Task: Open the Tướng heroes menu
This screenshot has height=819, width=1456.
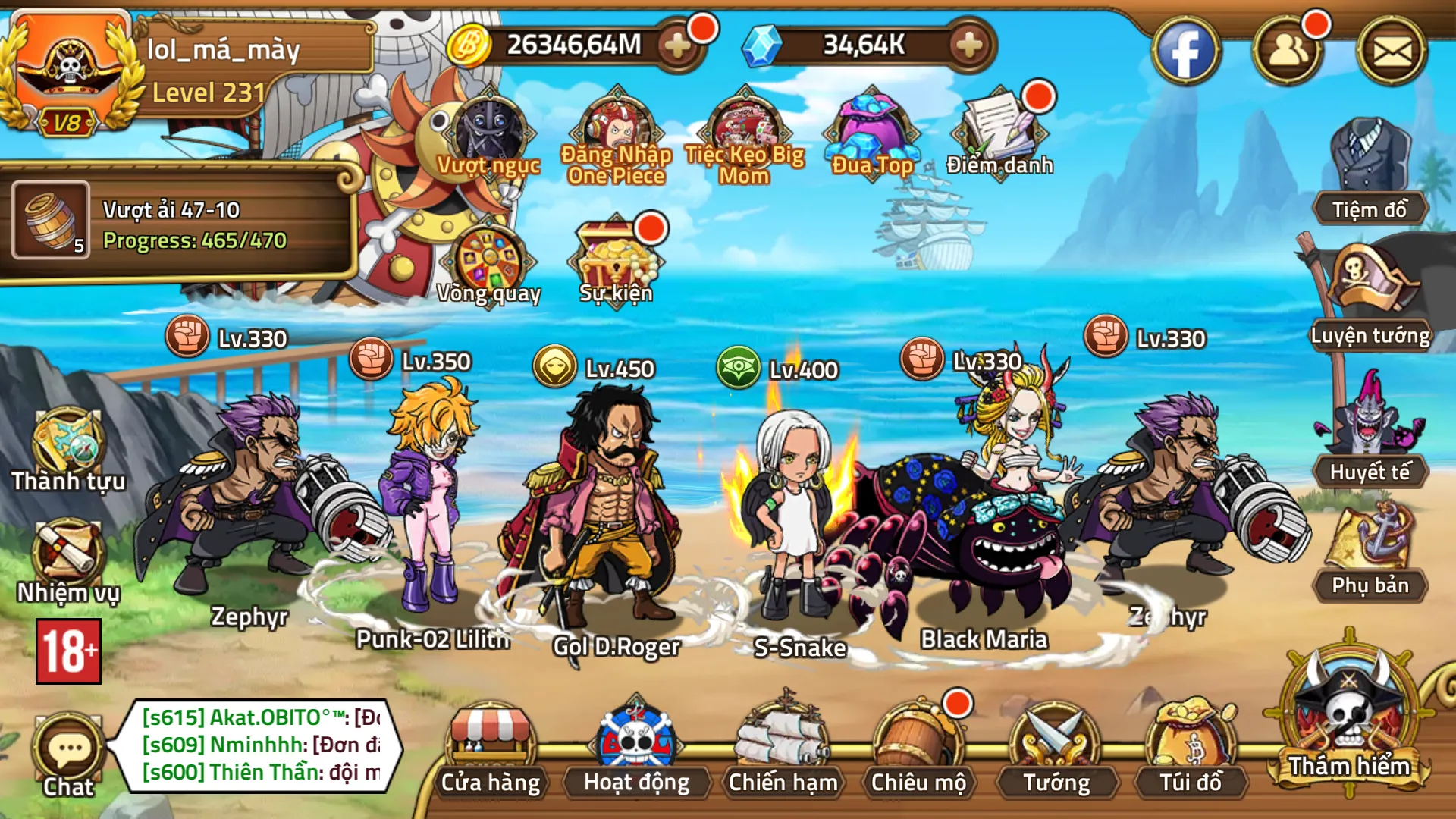Action: click(x=1056, y=749)
